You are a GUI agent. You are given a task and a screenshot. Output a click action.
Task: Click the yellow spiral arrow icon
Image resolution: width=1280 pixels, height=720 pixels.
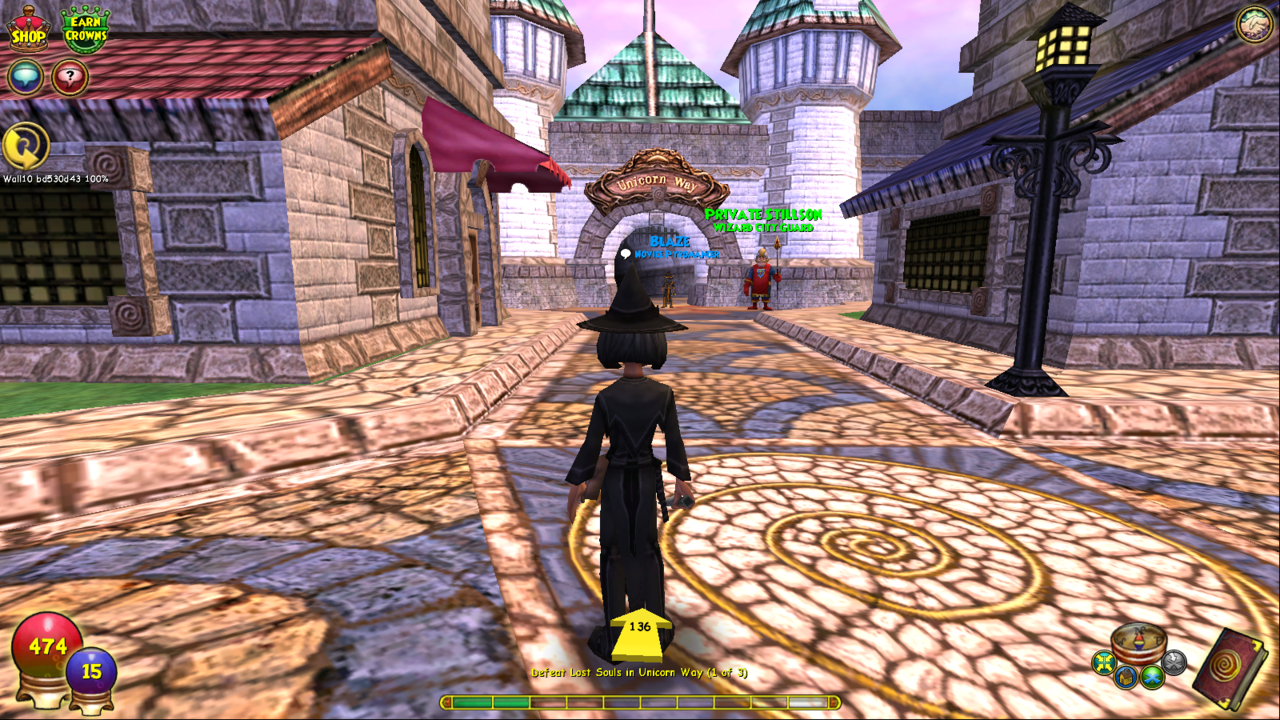click(25, 146)
